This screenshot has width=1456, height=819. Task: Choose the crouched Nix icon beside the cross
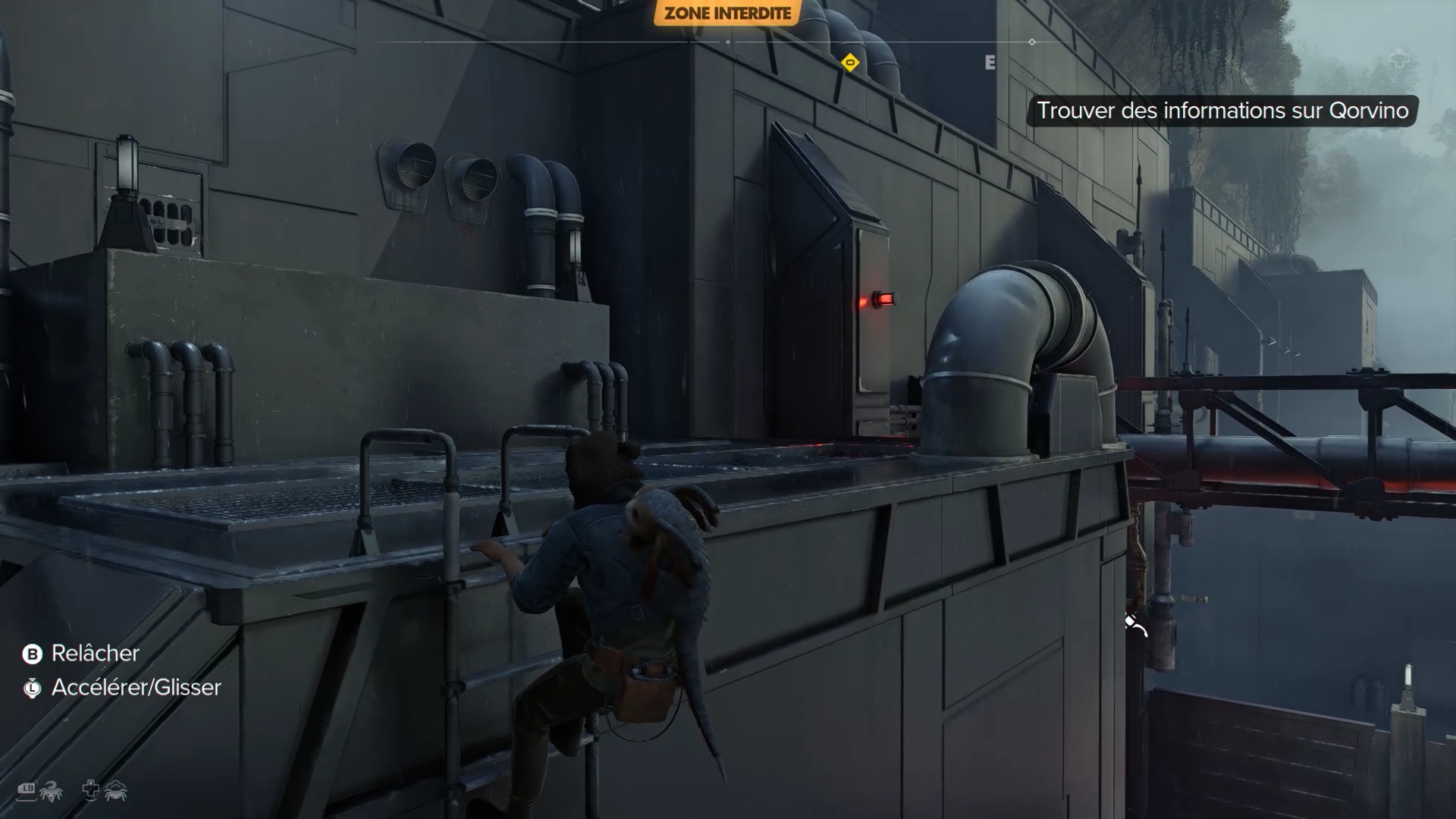[116, 792]
